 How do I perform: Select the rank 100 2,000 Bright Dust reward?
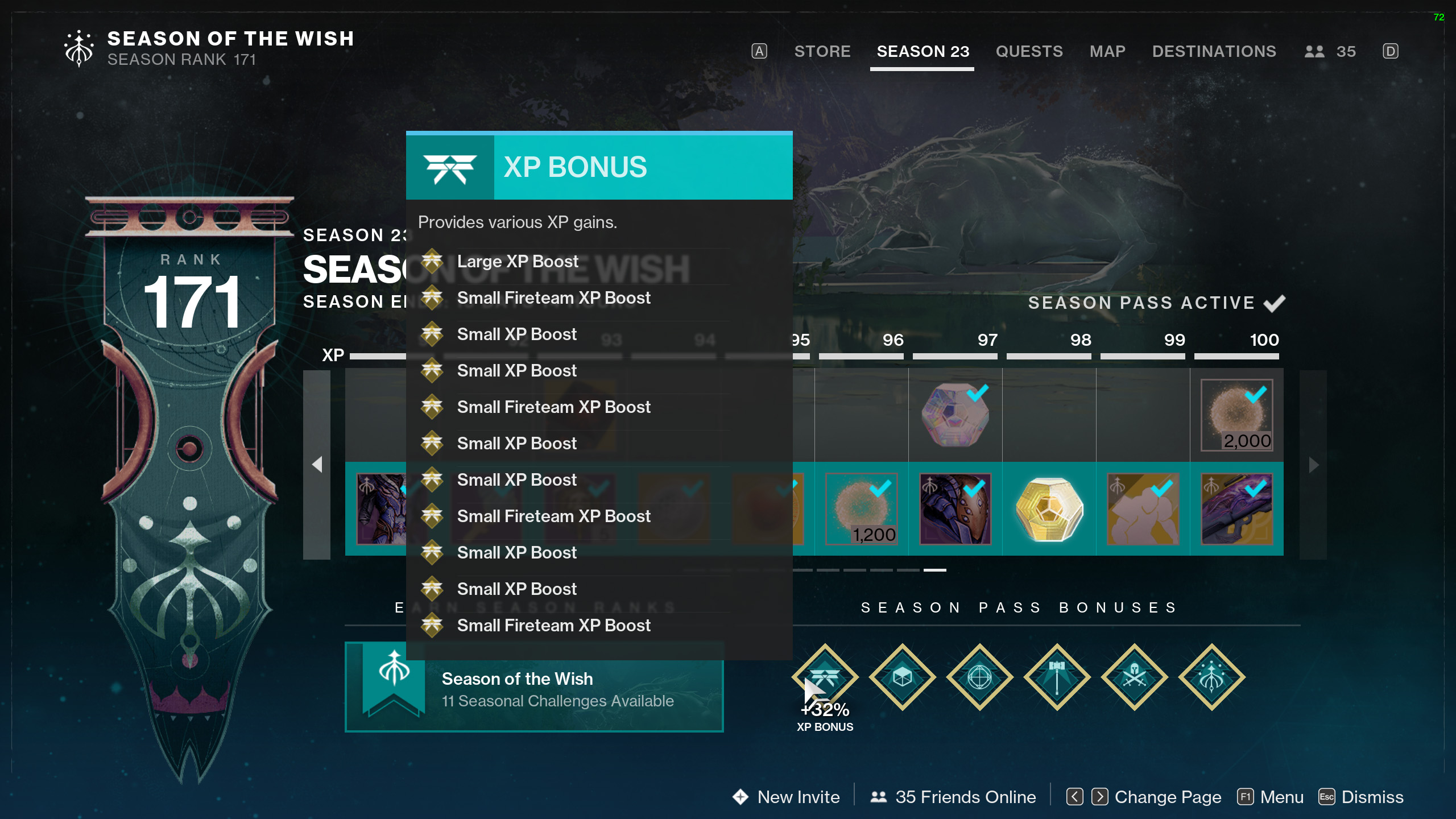point(1236,415)
